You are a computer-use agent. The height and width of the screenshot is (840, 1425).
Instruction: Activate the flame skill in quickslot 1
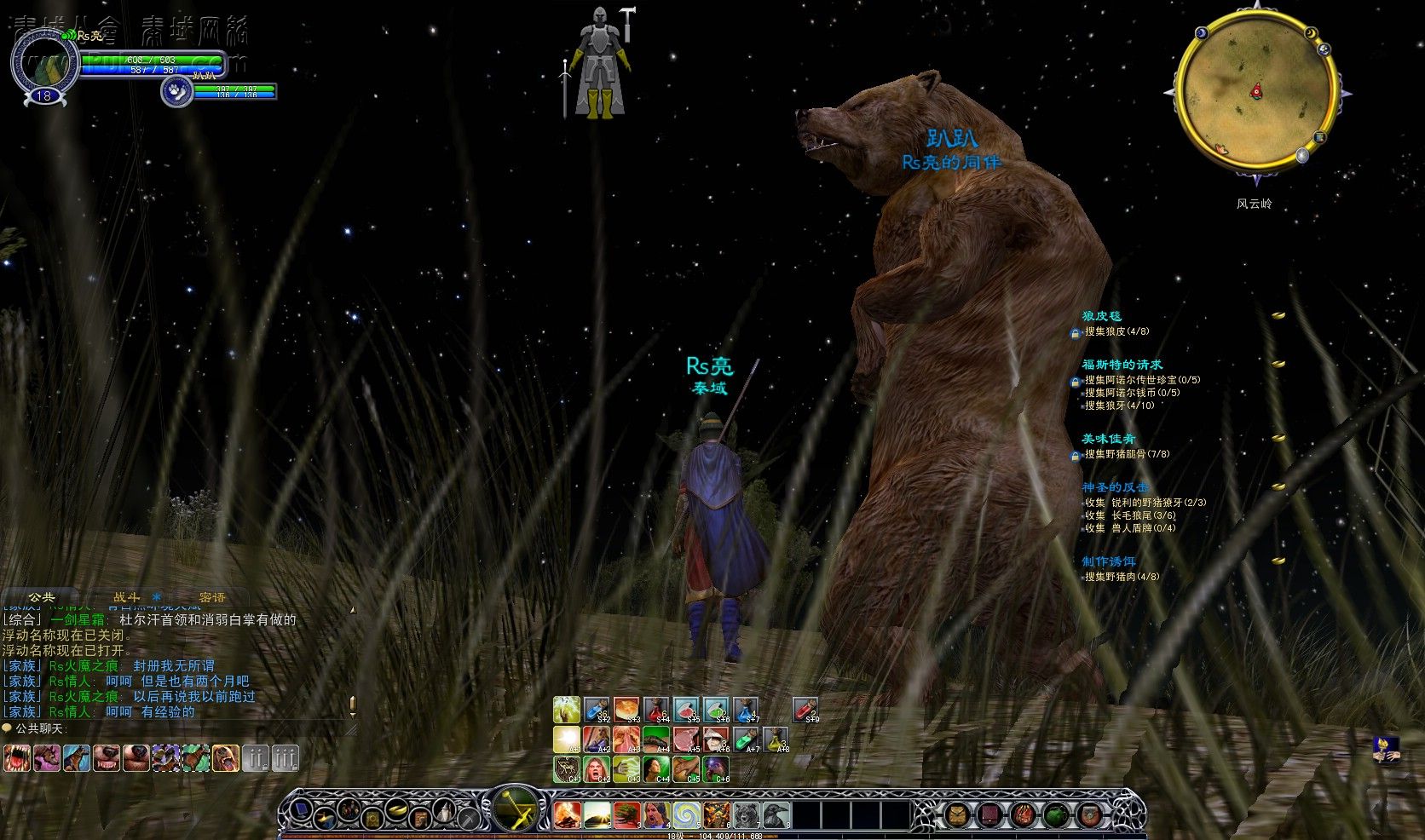(567, 814)
